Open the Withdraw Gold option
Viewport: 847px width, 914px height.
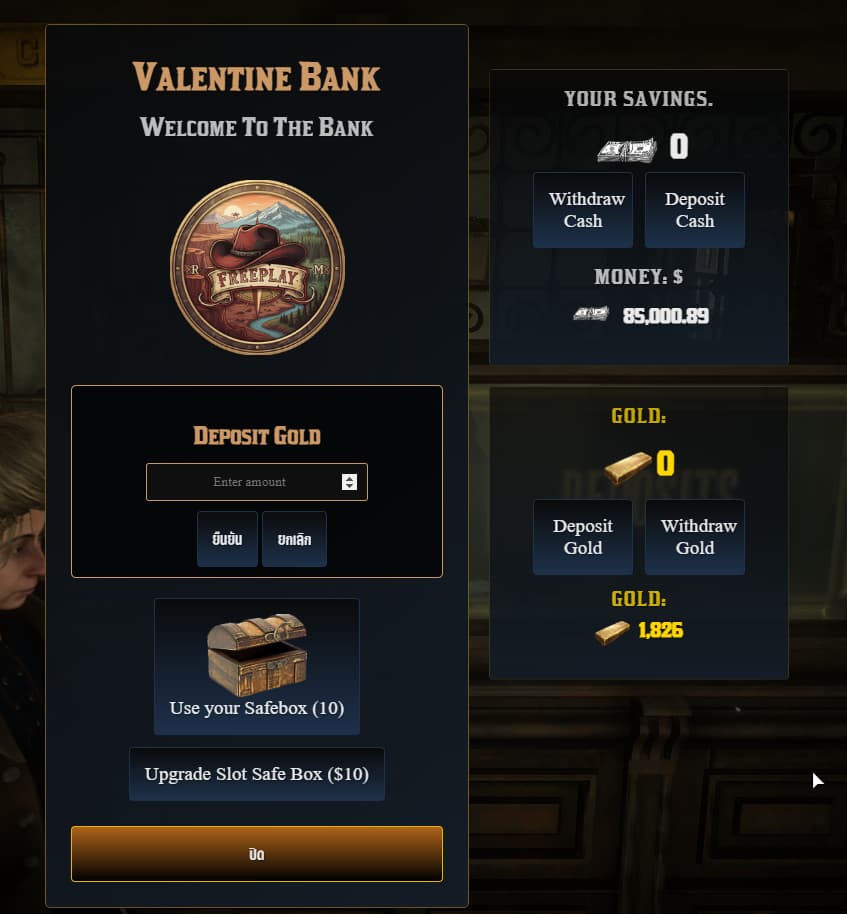click(x=695, y=537)
